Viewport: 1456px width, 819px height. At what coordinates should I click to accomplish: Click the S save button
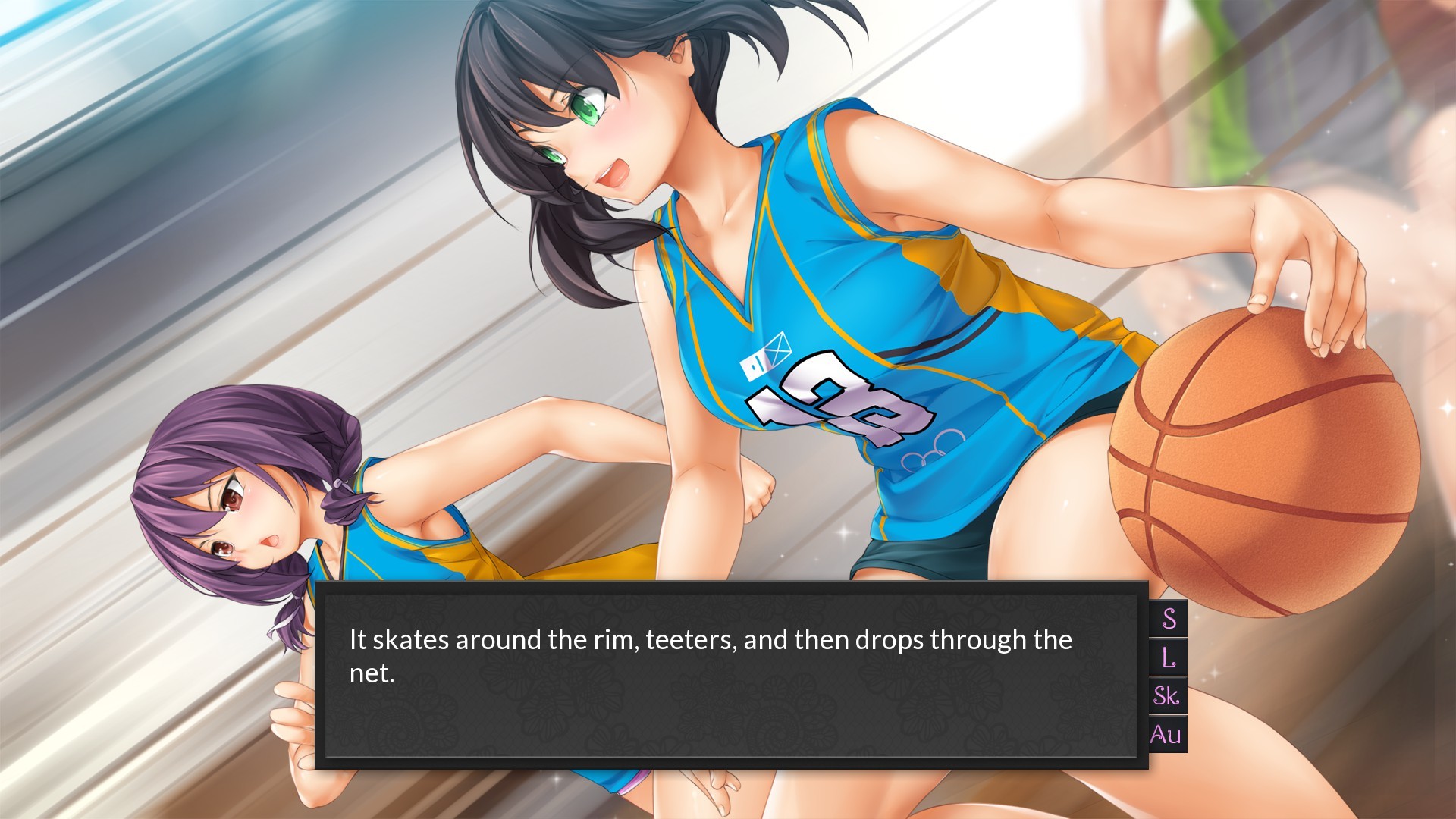[1169, 619]
